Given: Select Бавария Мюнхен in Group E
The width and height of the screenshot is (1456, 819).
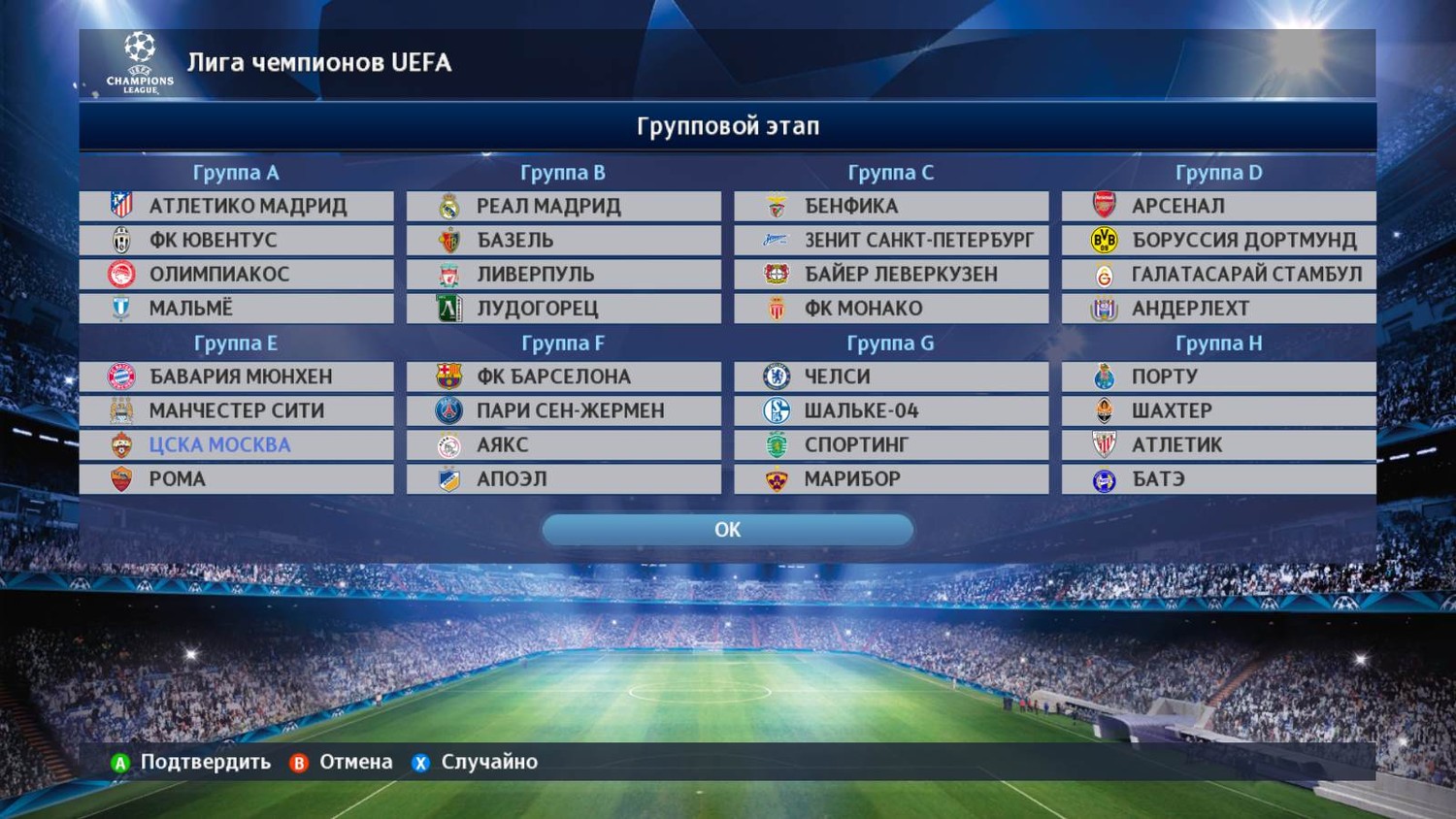Looking at the screenshot, I should (x=237, y=377).
